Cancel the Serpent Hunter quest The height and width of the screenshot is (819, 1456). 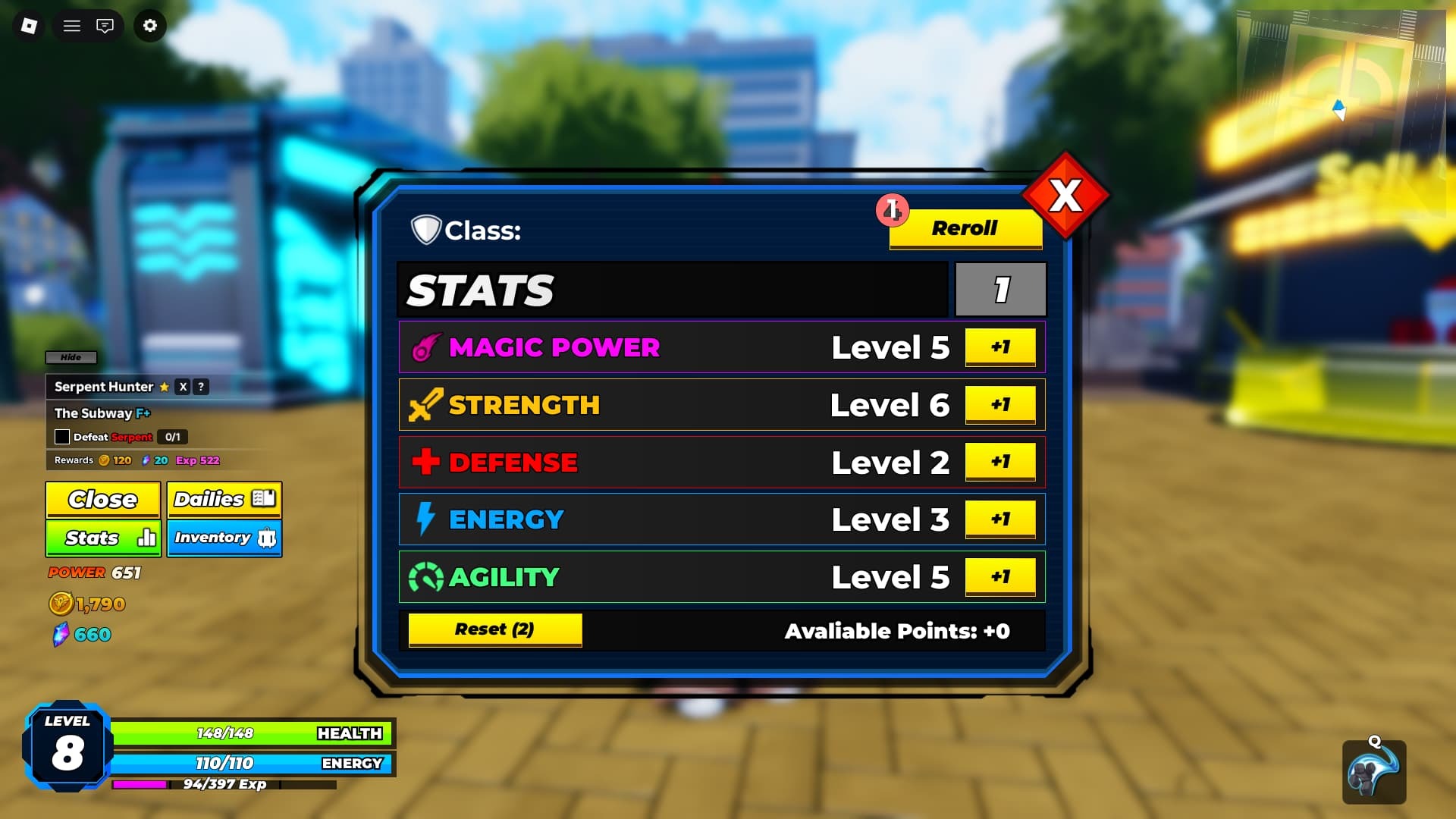coord(183,387)
